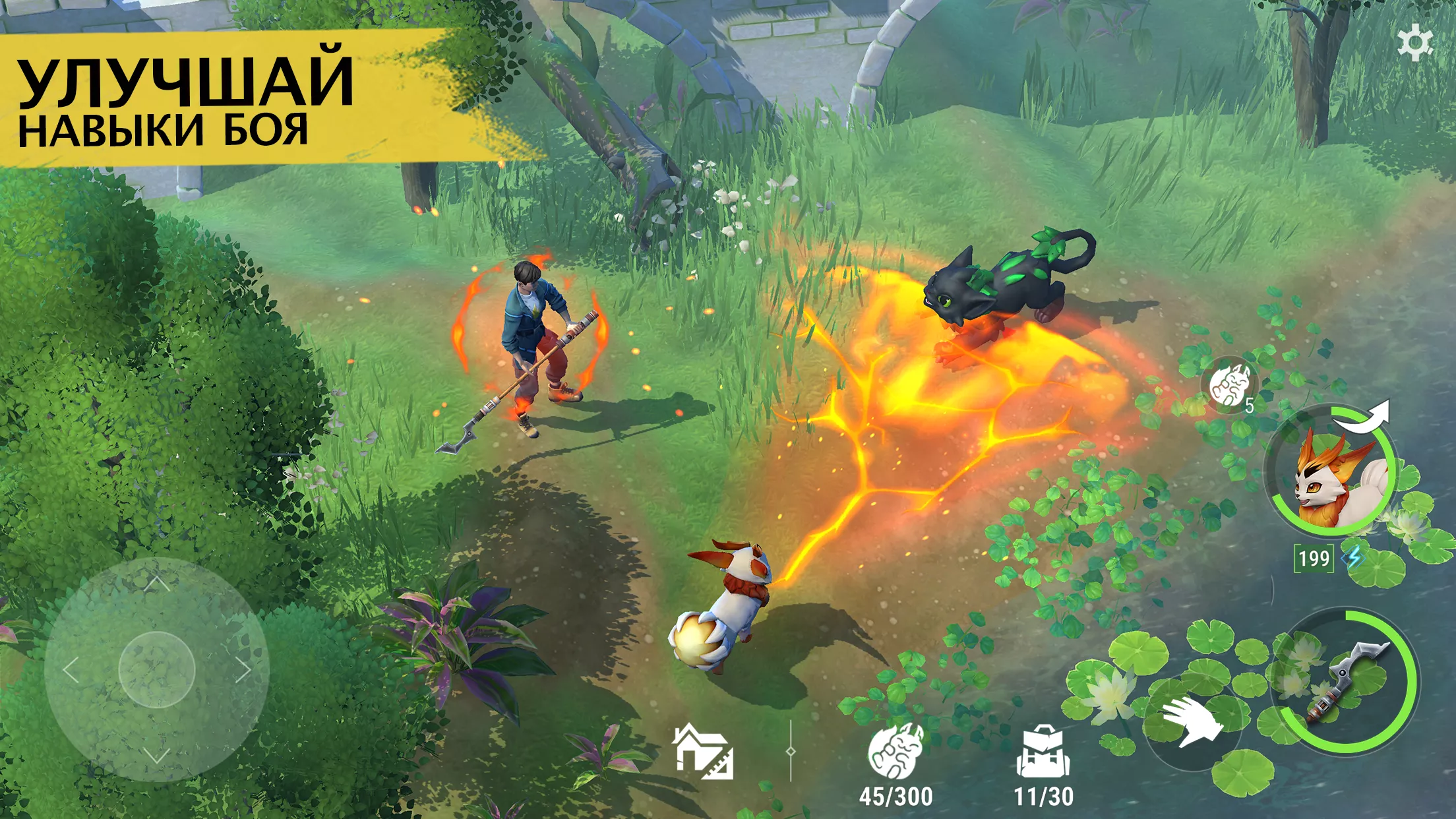Tap the joystick's up arrow
Image resolution: width=1456 pixels, height=819 pixels.
(x=156, y=582)
